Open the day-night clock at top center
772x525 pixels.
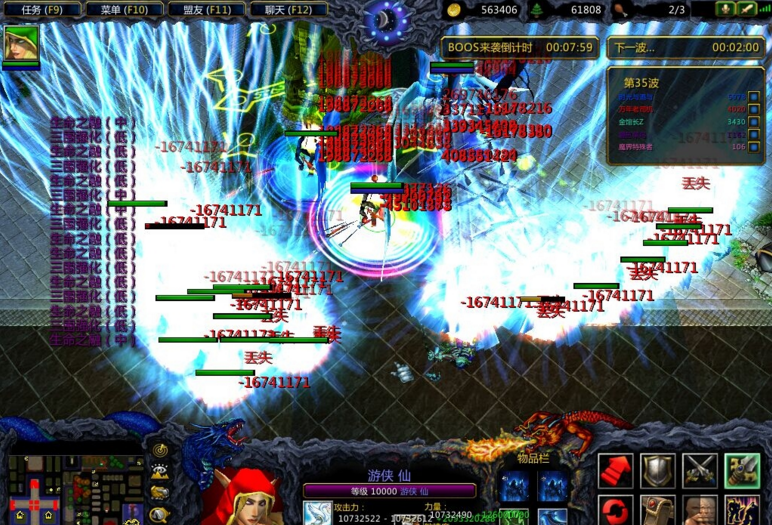385,18
